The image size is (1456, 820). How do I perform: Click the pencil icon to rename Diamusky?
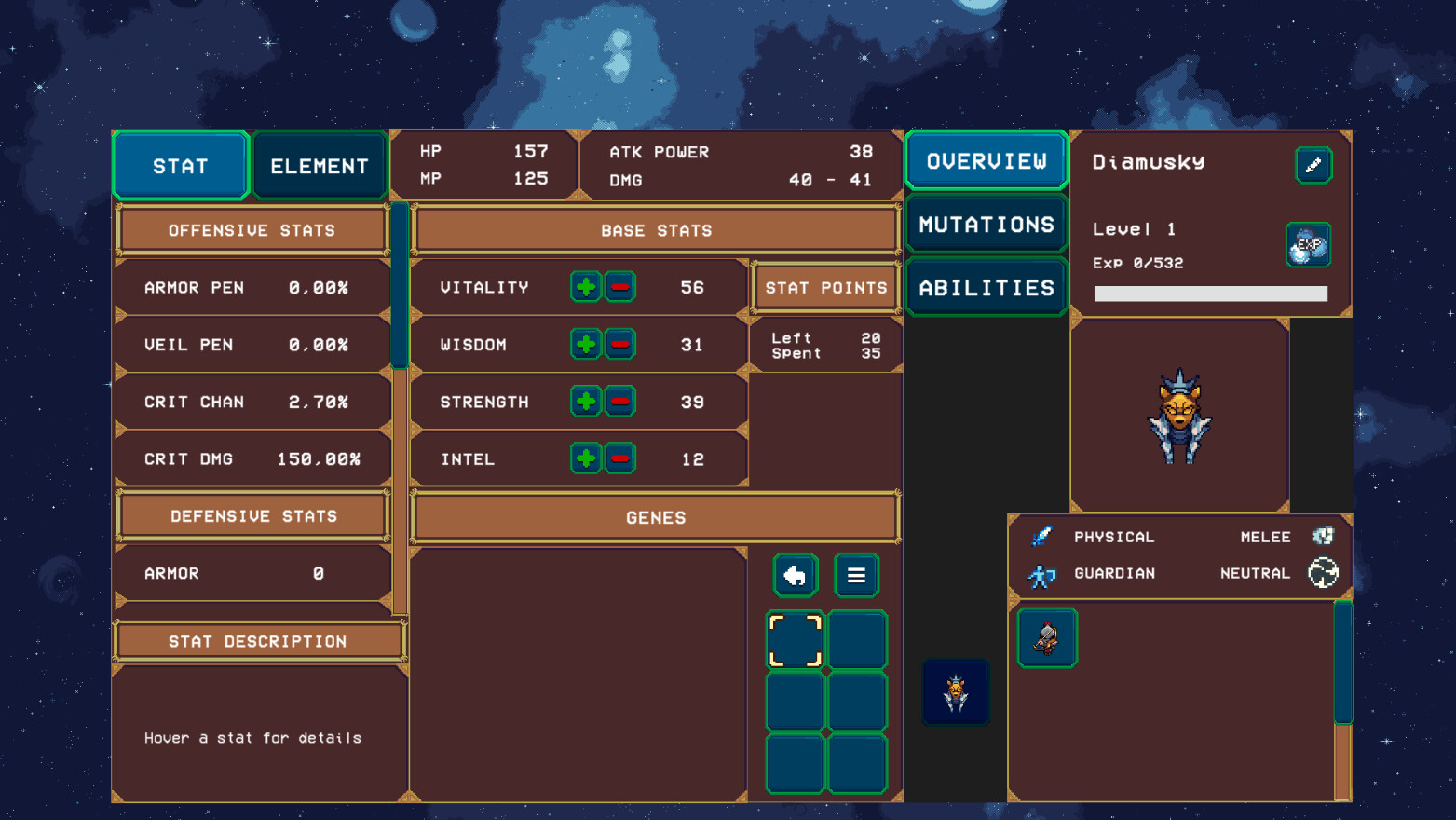[x=1313, y=165]
